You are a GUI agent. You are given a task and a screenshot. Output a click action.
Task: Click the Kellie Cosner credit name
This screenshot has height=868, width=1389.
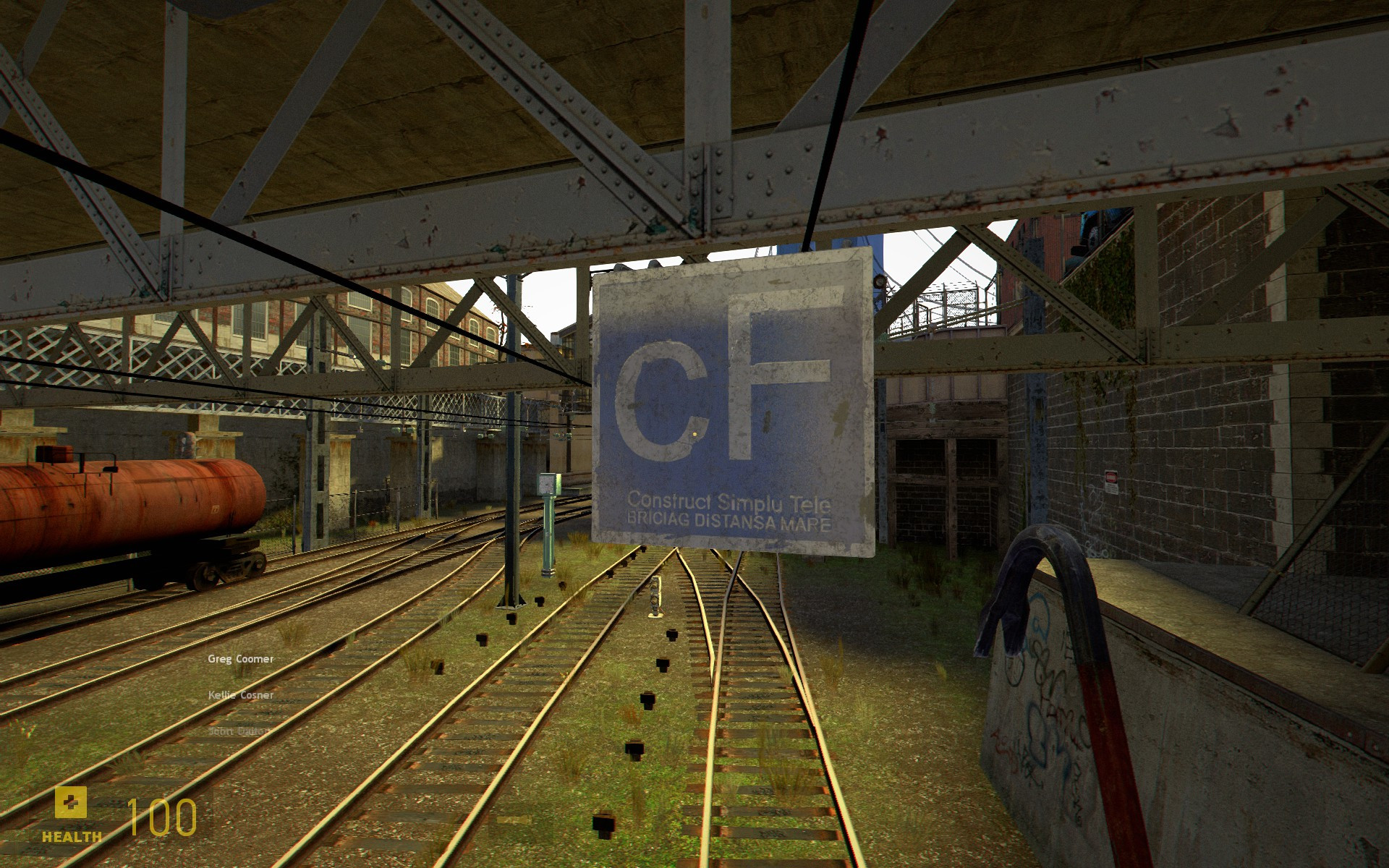coord(239,694)
